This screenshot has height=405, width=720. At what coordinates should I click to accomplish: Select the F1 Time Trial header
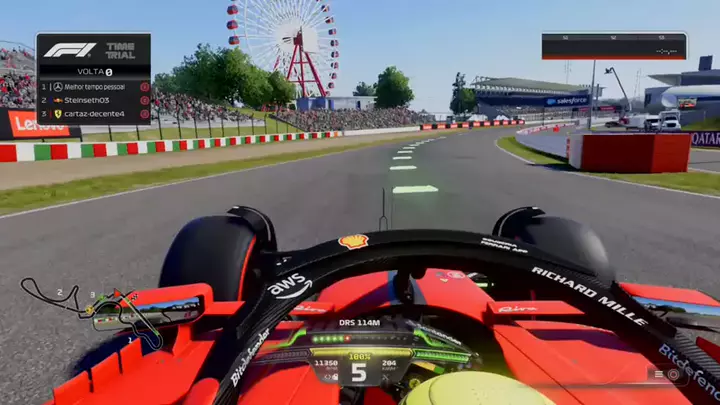coord(94,50)
